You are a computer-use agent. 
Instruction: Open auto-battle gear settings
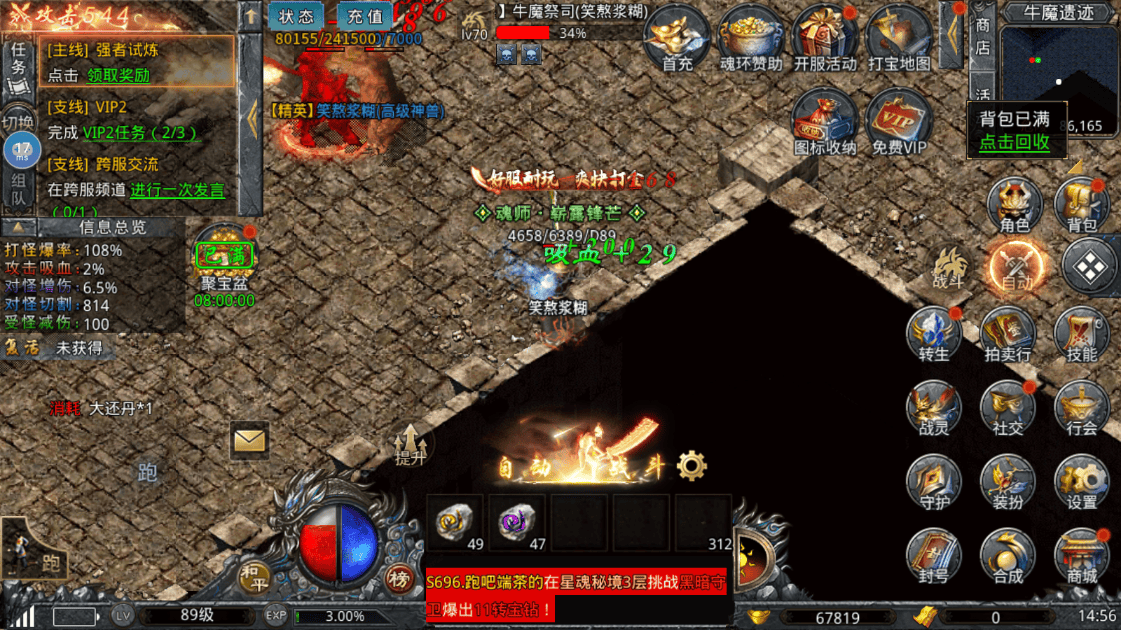click(x=691, y=466)
